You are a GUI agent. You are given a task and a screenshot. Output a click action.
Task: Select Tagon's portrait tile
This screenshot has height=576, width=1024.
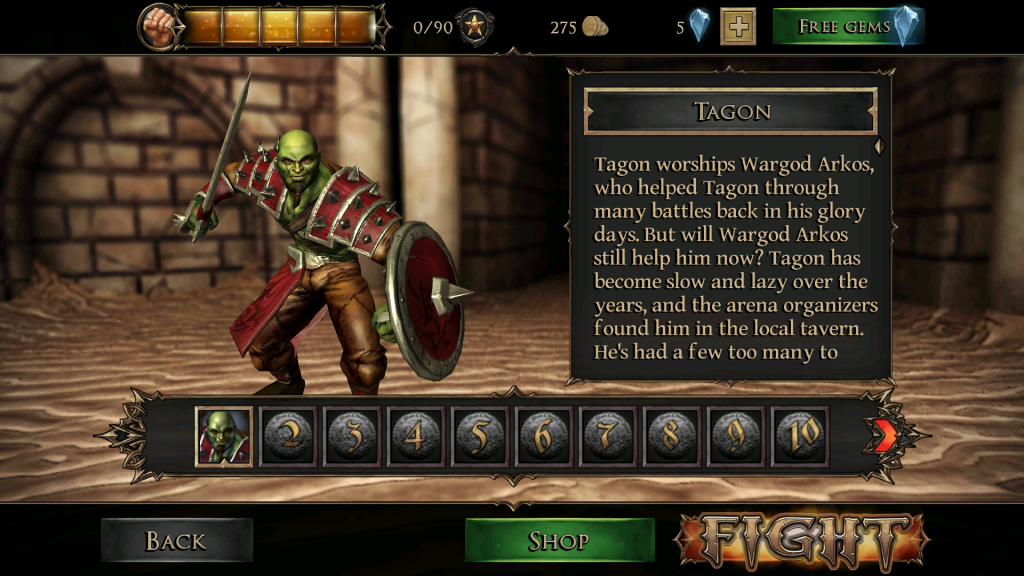224,436
